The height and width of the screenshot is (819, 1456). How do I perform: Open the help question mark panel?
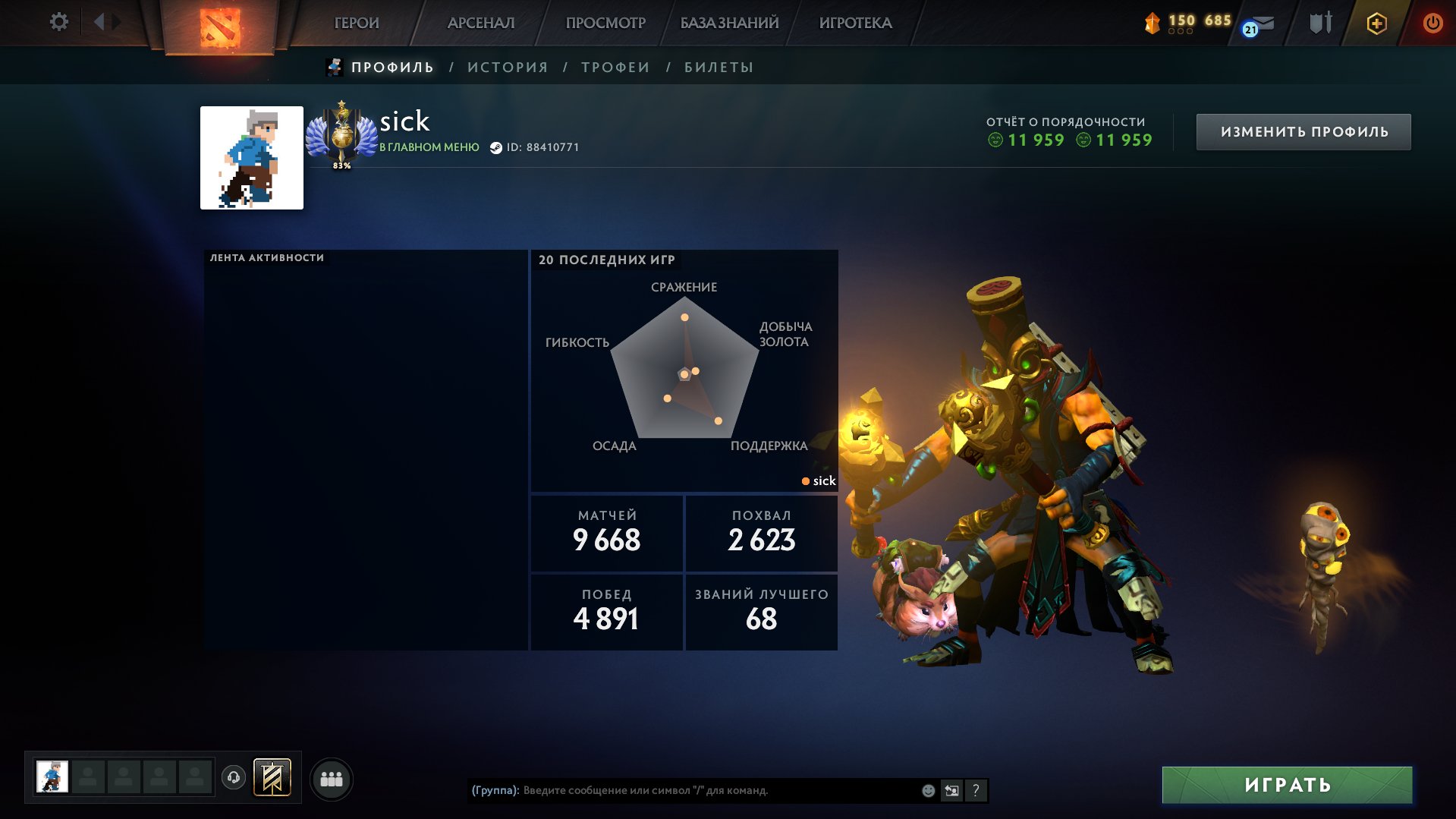(x=976, y=791)
